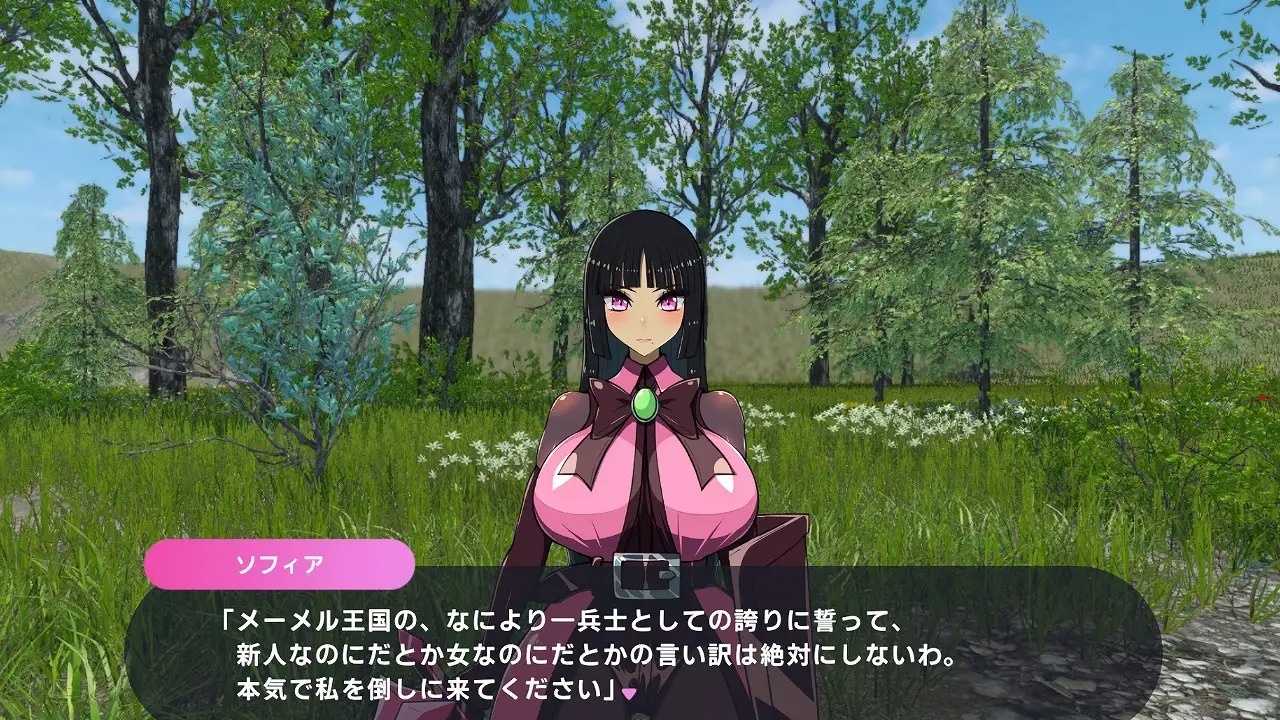Click the pink heart continue indicator
Image resolution: width=1280 pixels, height=720 pixels.
pos(629,691)
